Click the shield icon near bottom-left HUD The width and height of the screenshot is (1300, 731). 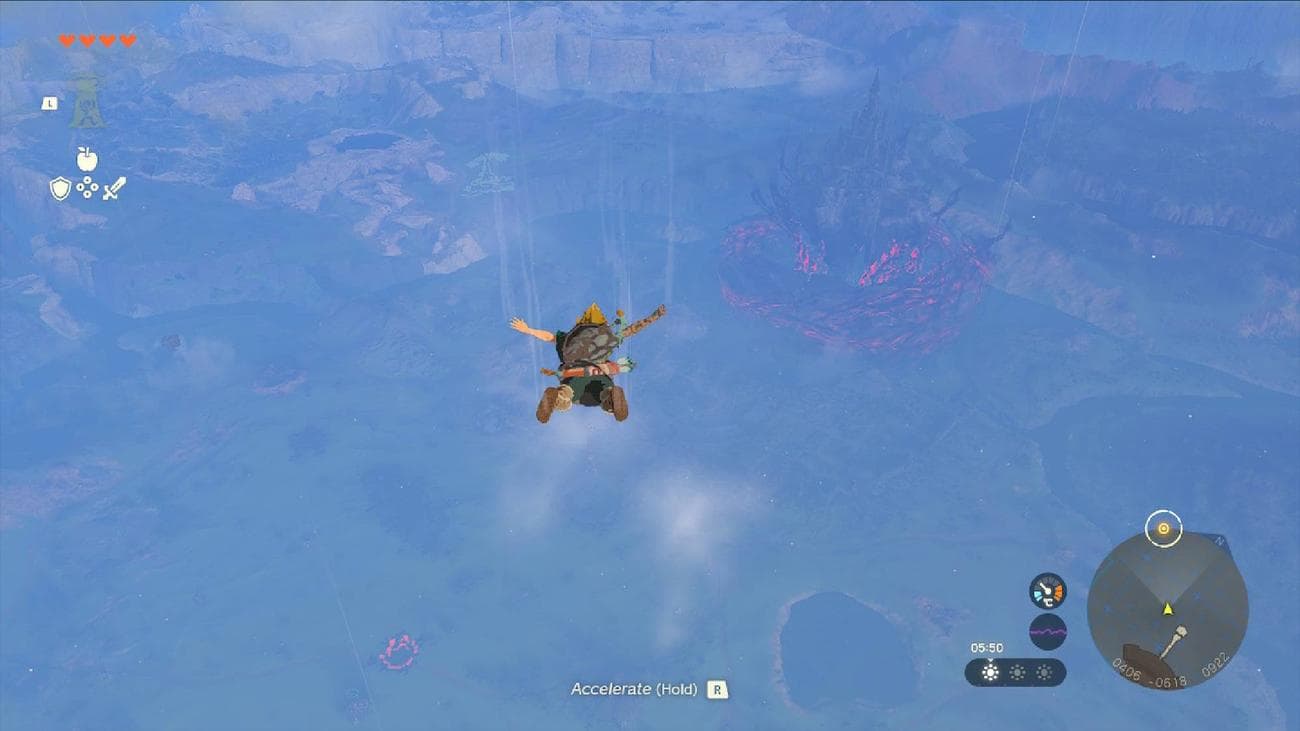tap(59, 186)
